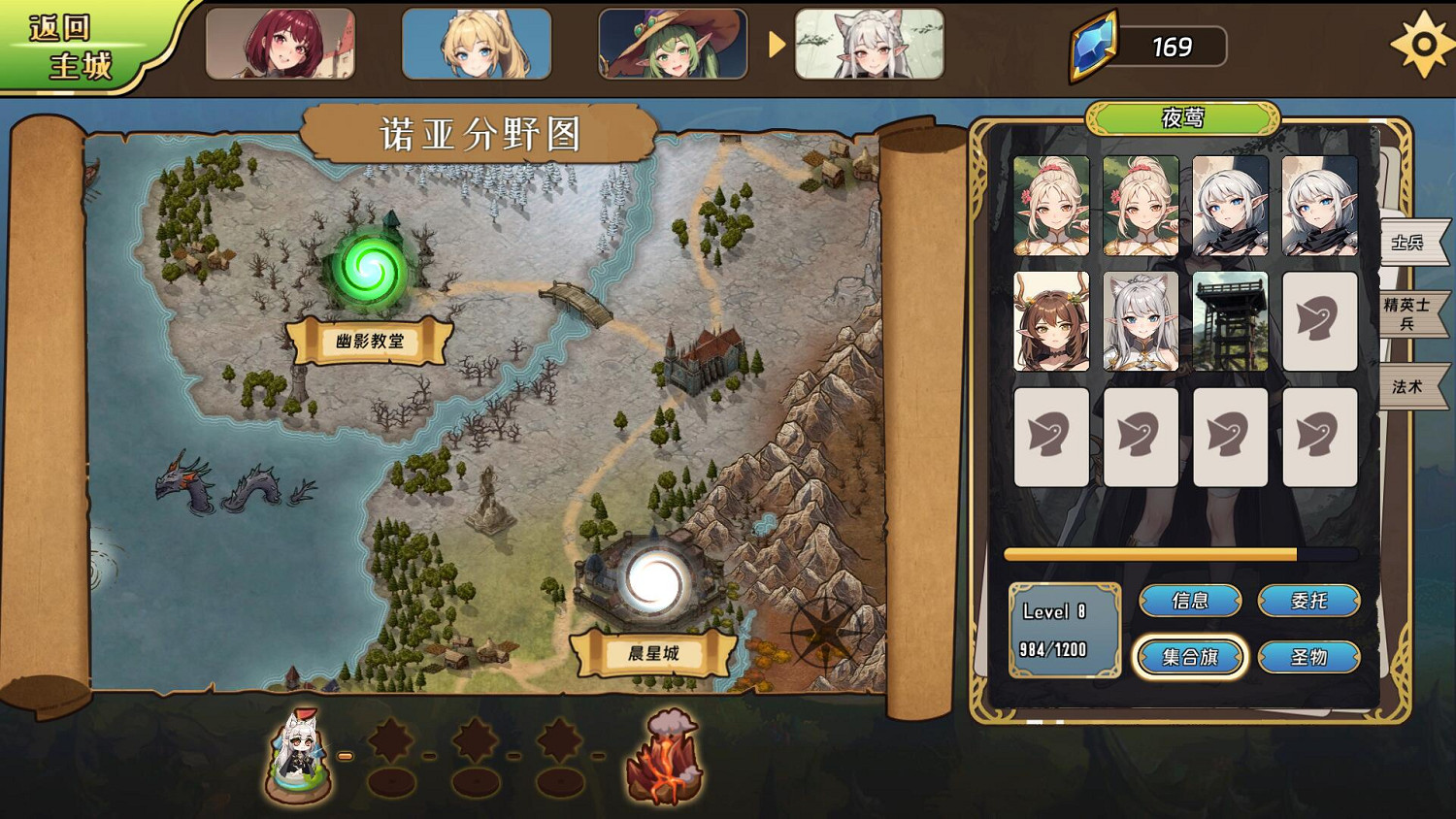
Task: Click the chibi white-haired unit on the march path
Action: 298,757
